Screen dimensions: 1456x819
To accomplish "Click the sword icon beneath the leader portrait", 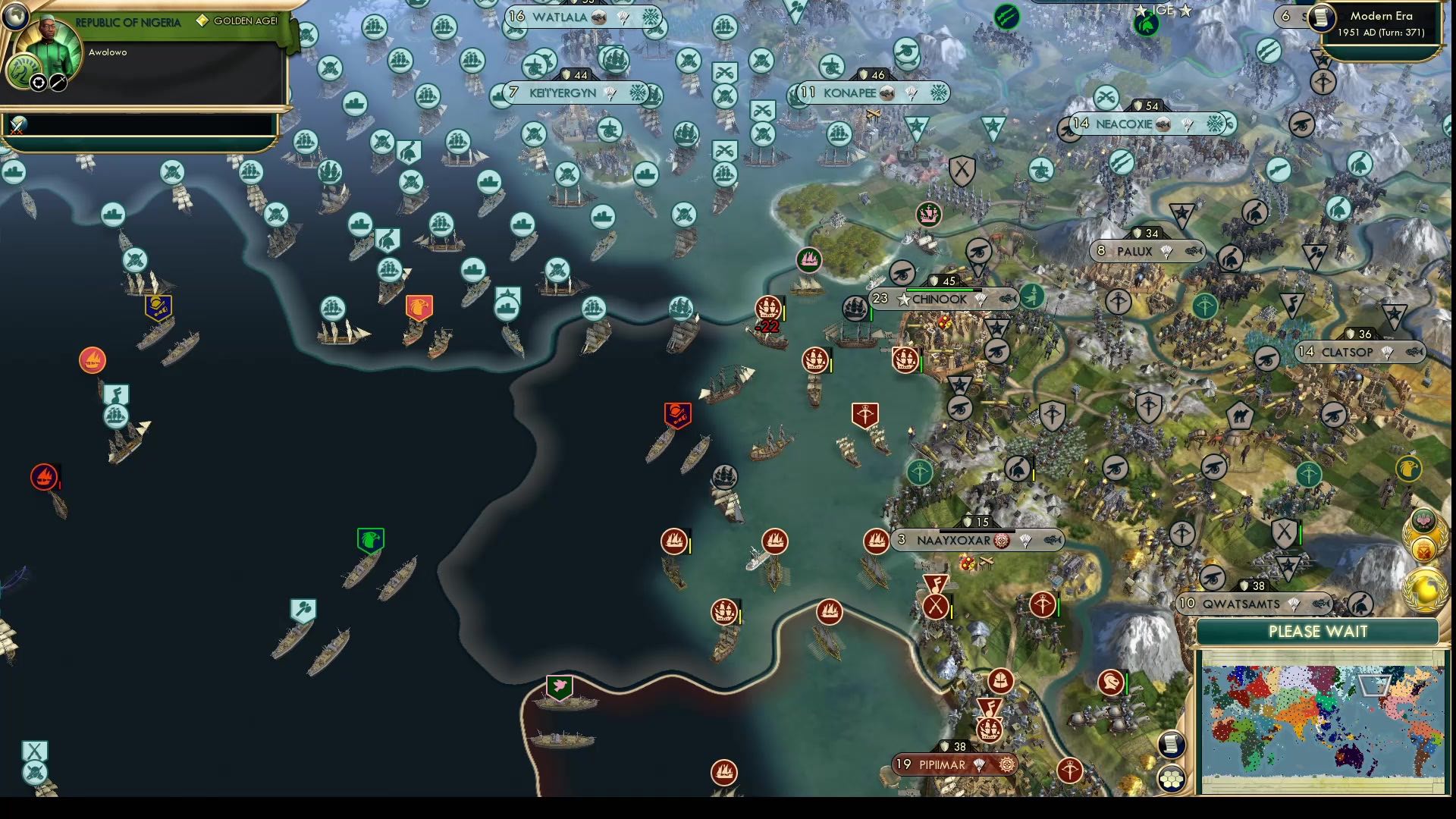I will click(58, 82).
